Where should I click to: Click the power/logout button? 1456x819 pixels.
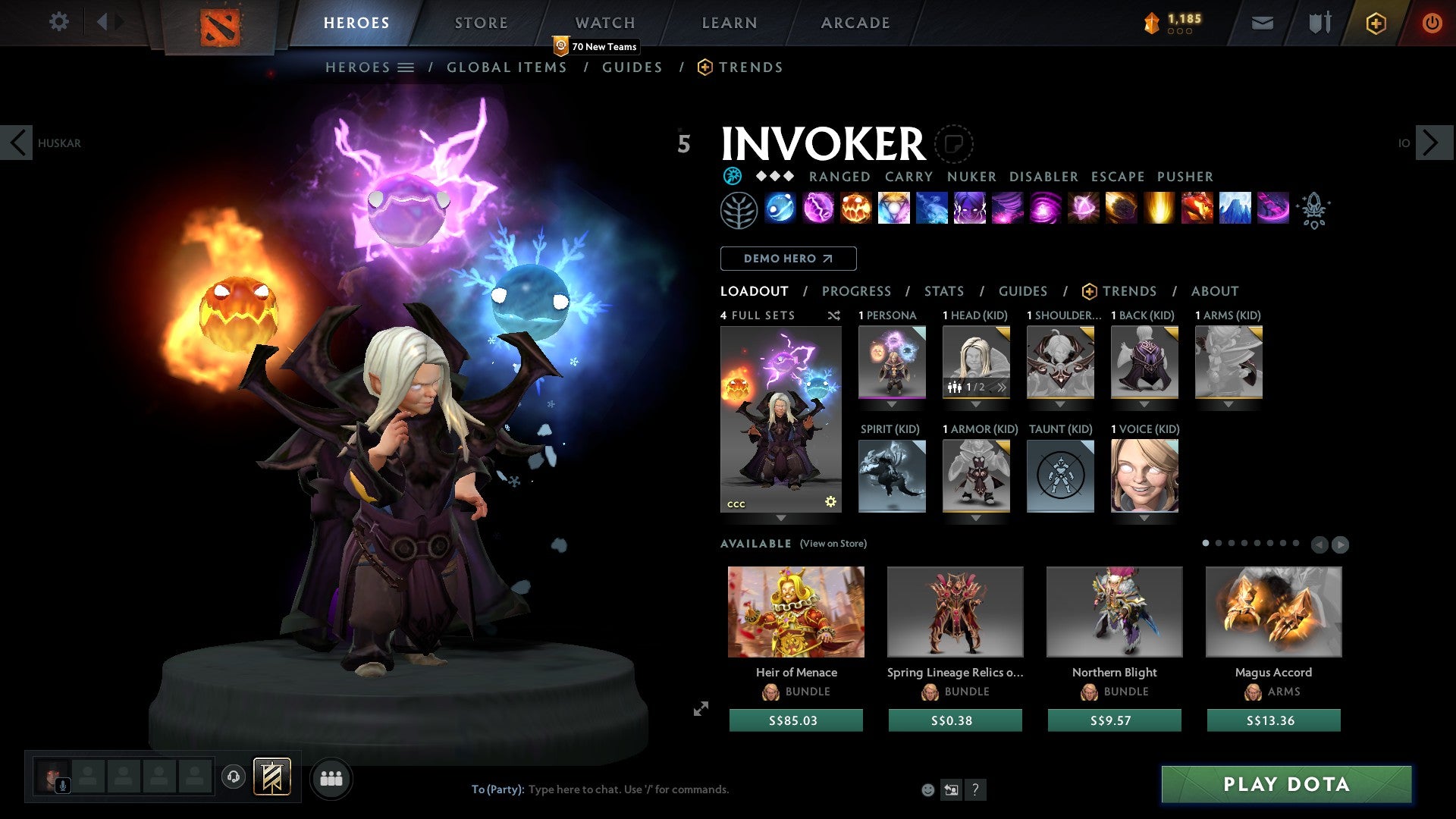tap(1432, 23)
